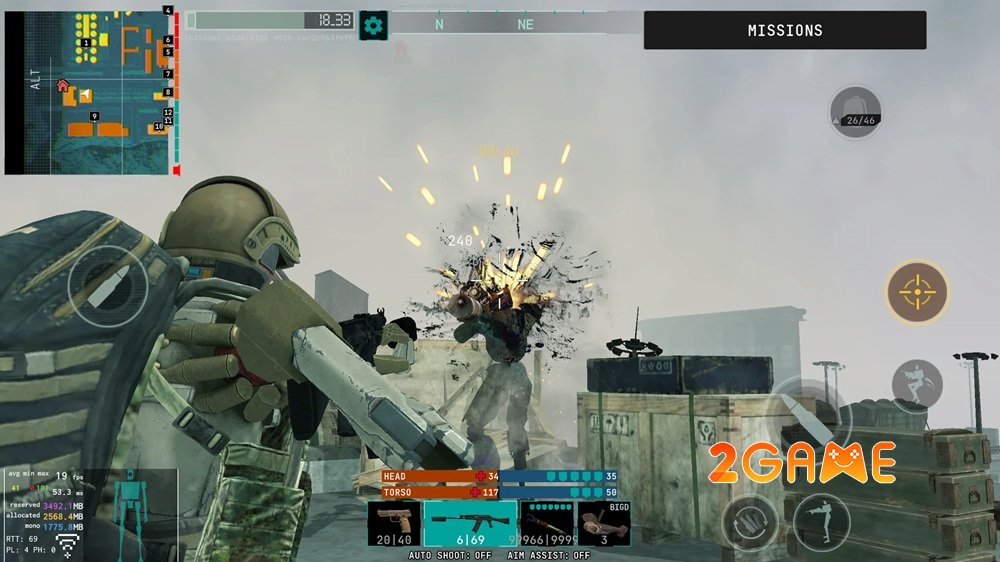The image size is (1000, 562).
Task: Tap the yellow crosshair aim button
Action: pyautogui.click(x=917, y=292)
